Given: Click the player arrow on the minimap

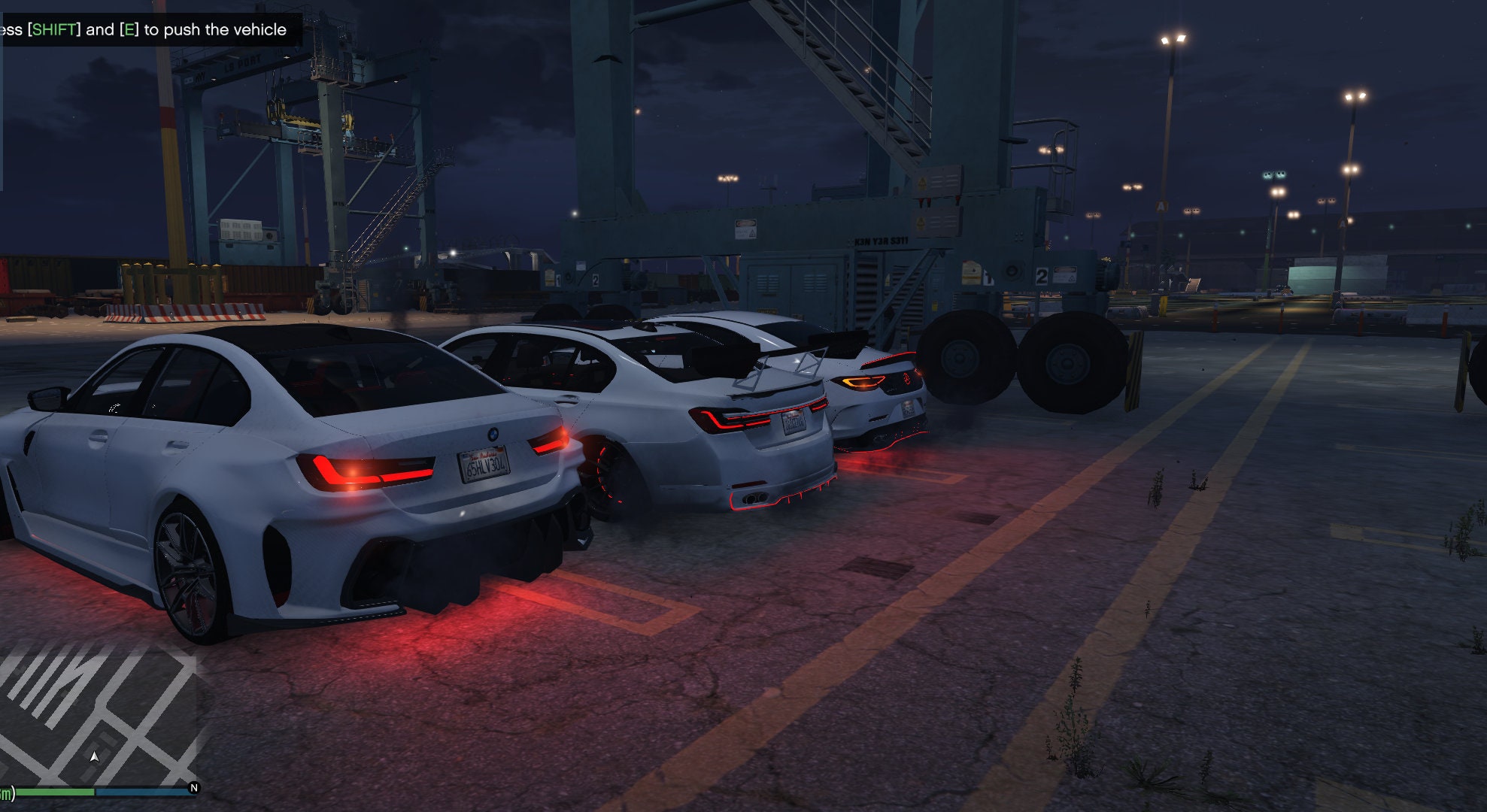Looking at the screenshot, I should [x=96, y=757].
